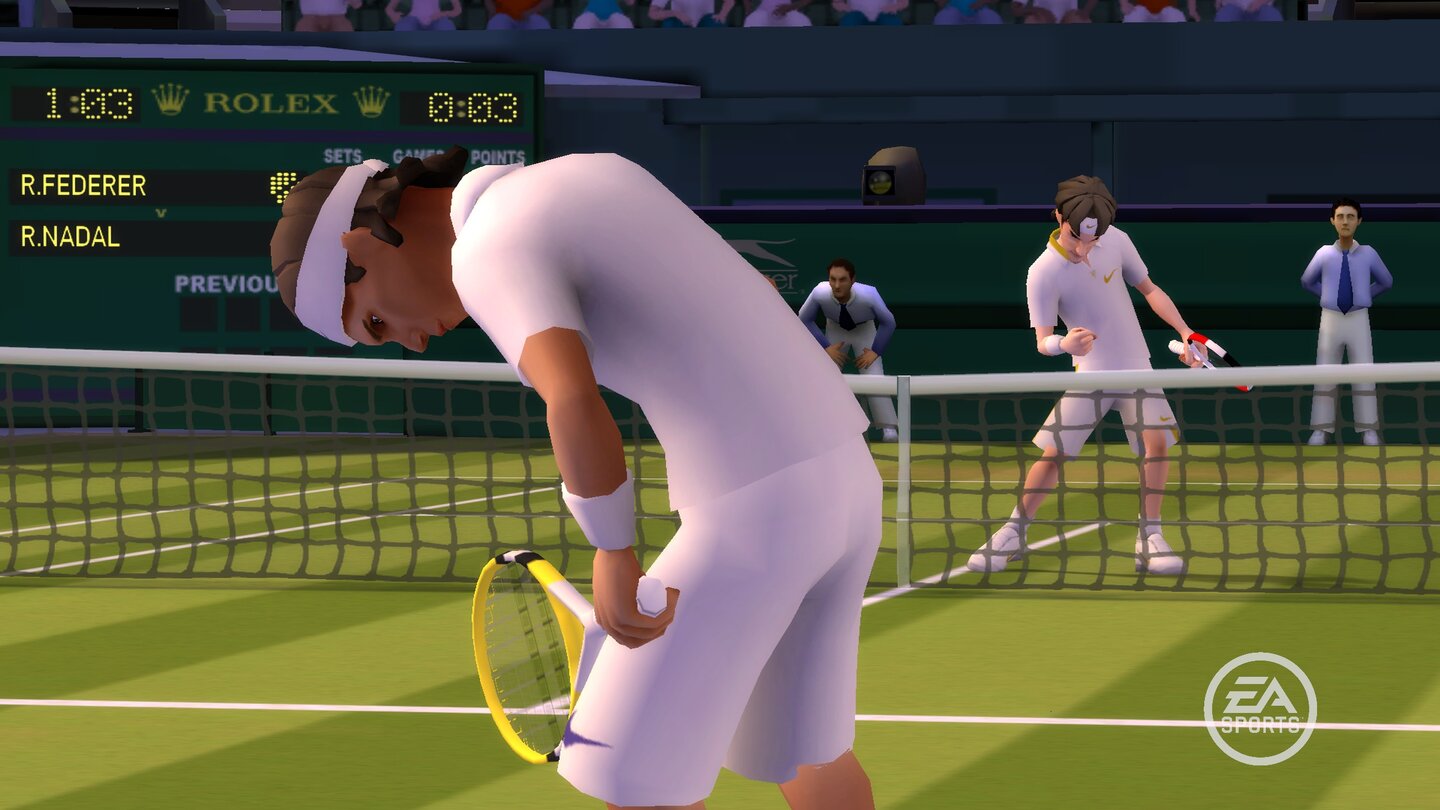Switch to the GAMES column on the scoreboard
This screenshot has width=1440, height=810.
tap(416, 153)
